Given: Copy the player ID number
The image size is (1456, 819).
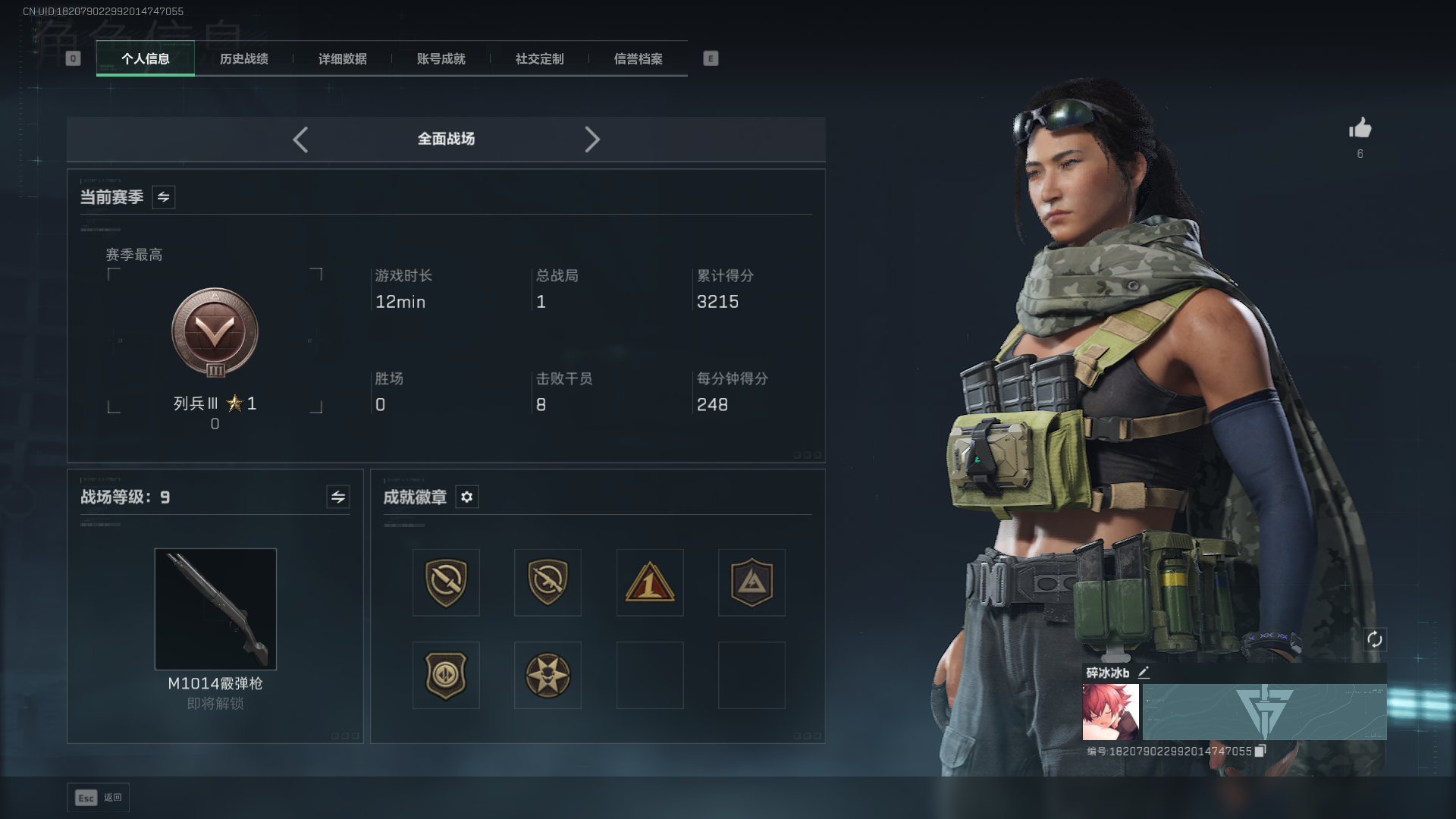Looking at the screenshot, I should [1260, 751].
